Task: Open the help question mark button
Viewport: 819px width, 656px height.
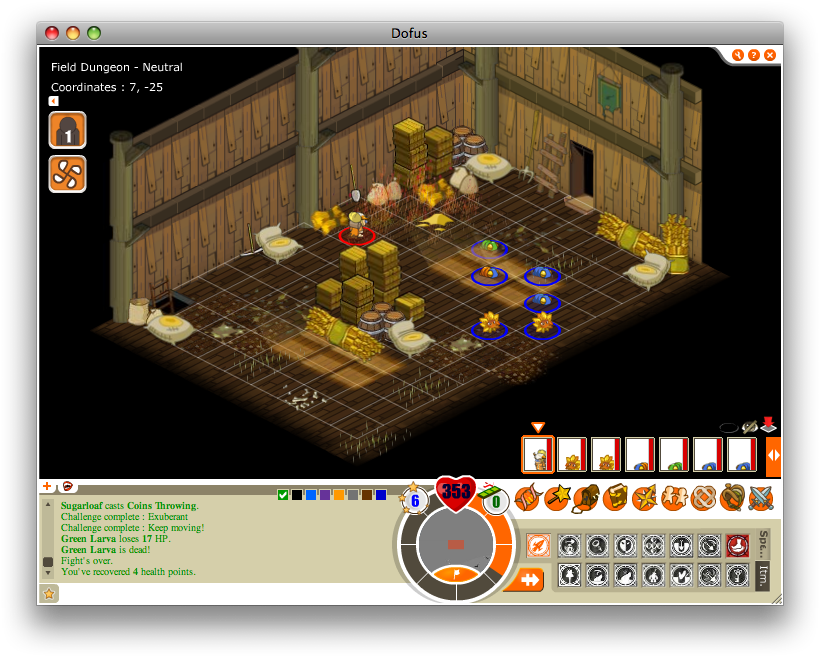Action: pyautogui.click(x=753, y=55)
